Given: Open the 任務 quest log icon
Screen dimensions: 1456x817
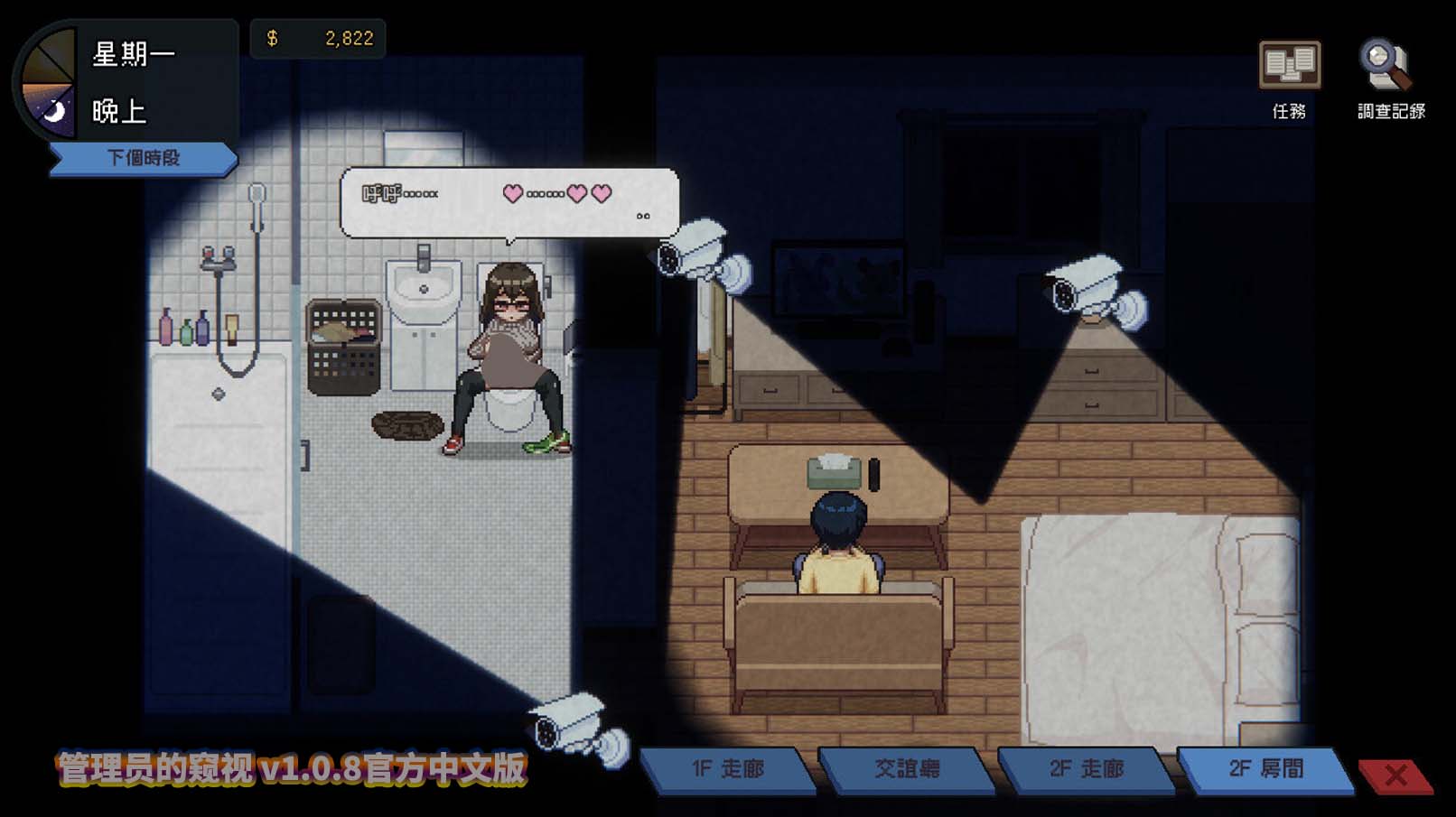Looking at the screenshot, I should tap(1290, 65).
